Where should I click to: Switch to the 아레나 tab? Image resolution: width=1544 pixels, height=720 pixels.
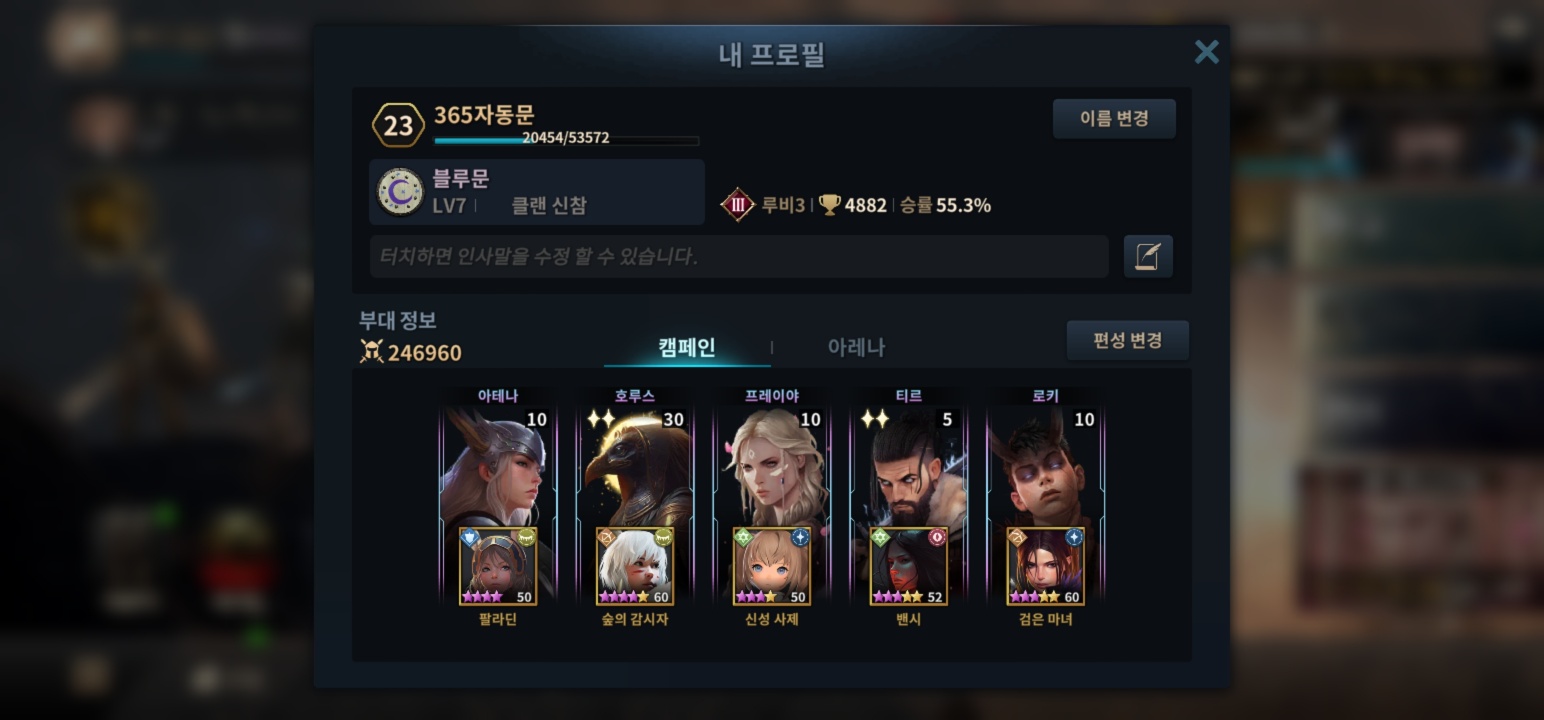pyautogui.click(x=856, y=347)
